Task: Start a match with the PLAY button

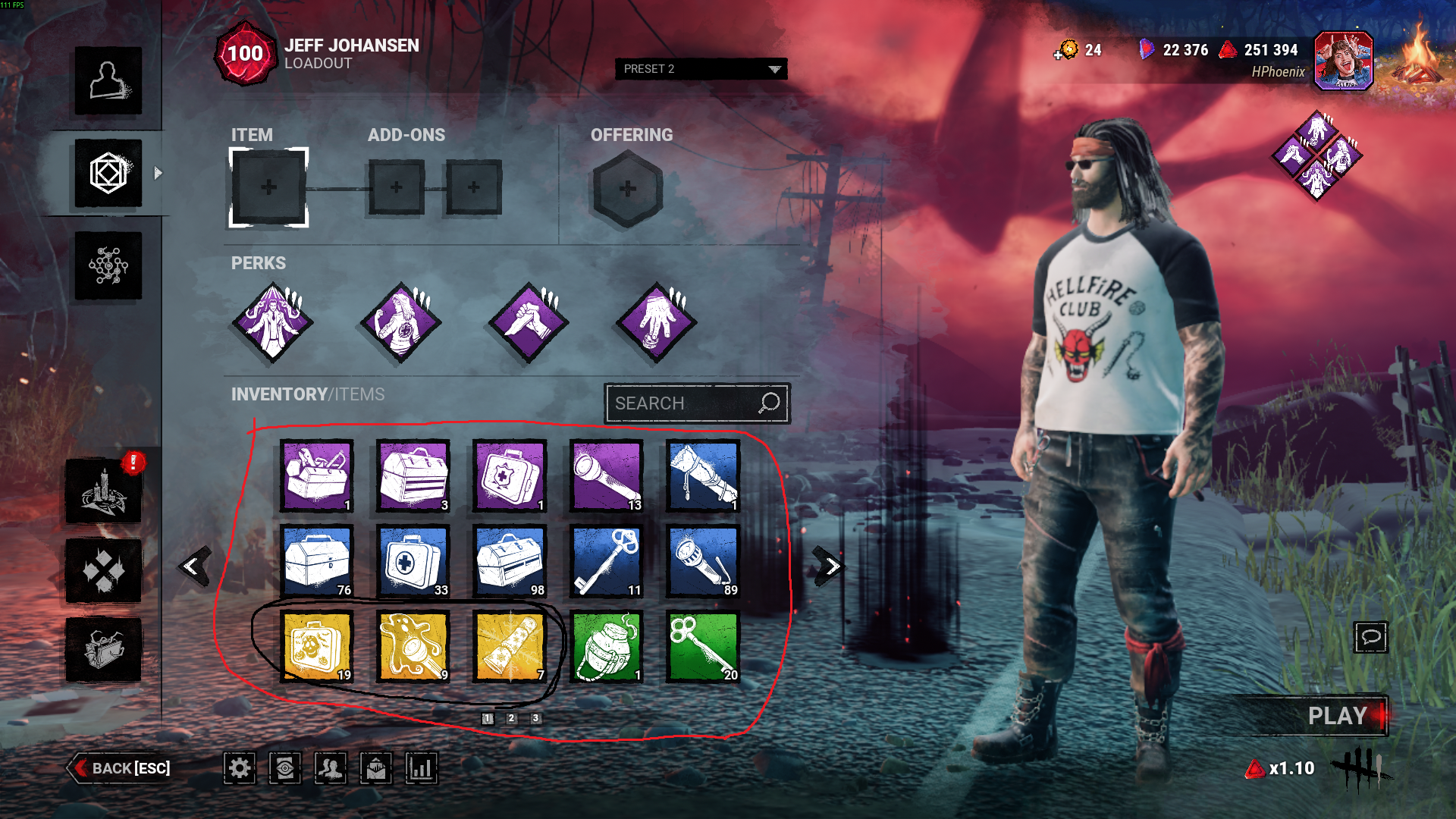Action: click(x=1336, y=716)
